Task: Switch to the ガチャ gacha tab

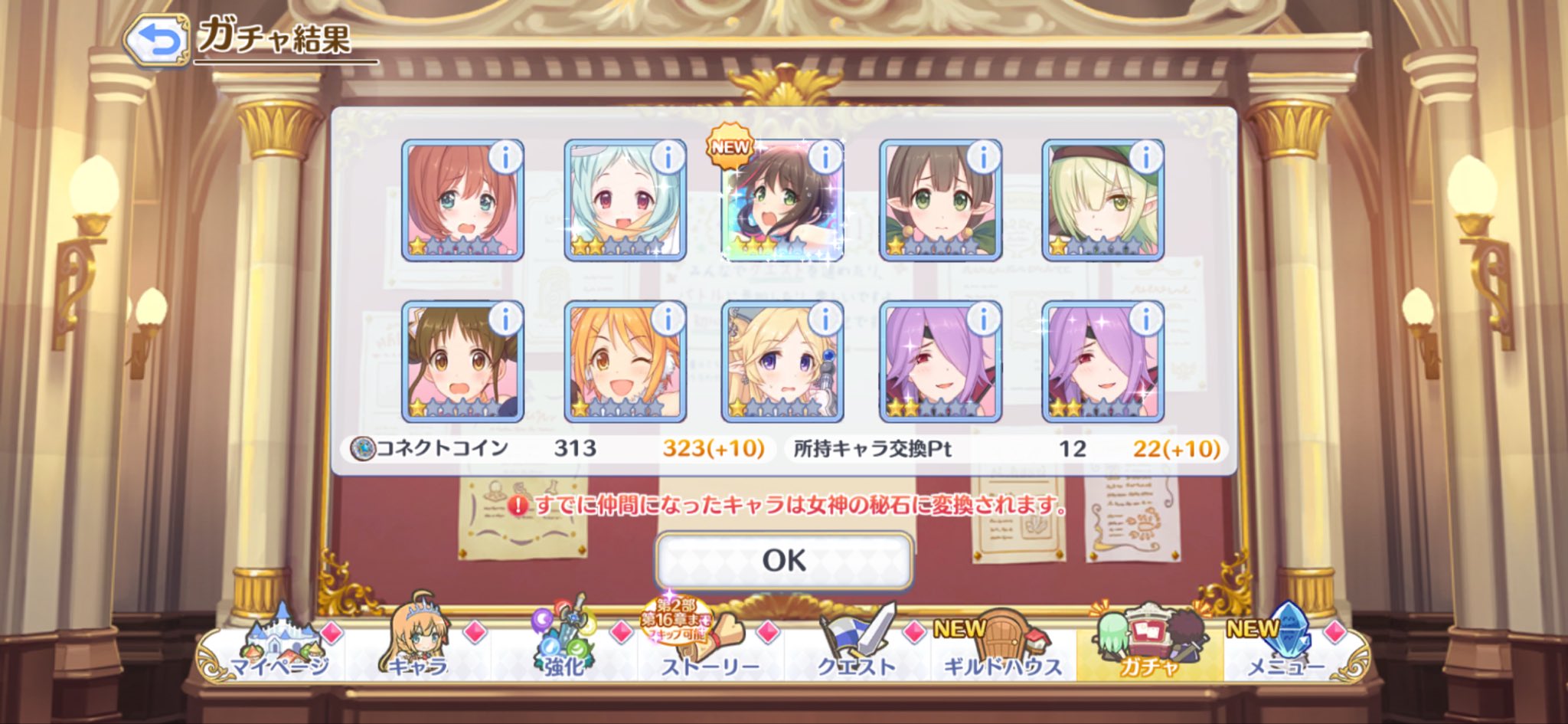Action: pyautogui.click(x=1148, y=651)
